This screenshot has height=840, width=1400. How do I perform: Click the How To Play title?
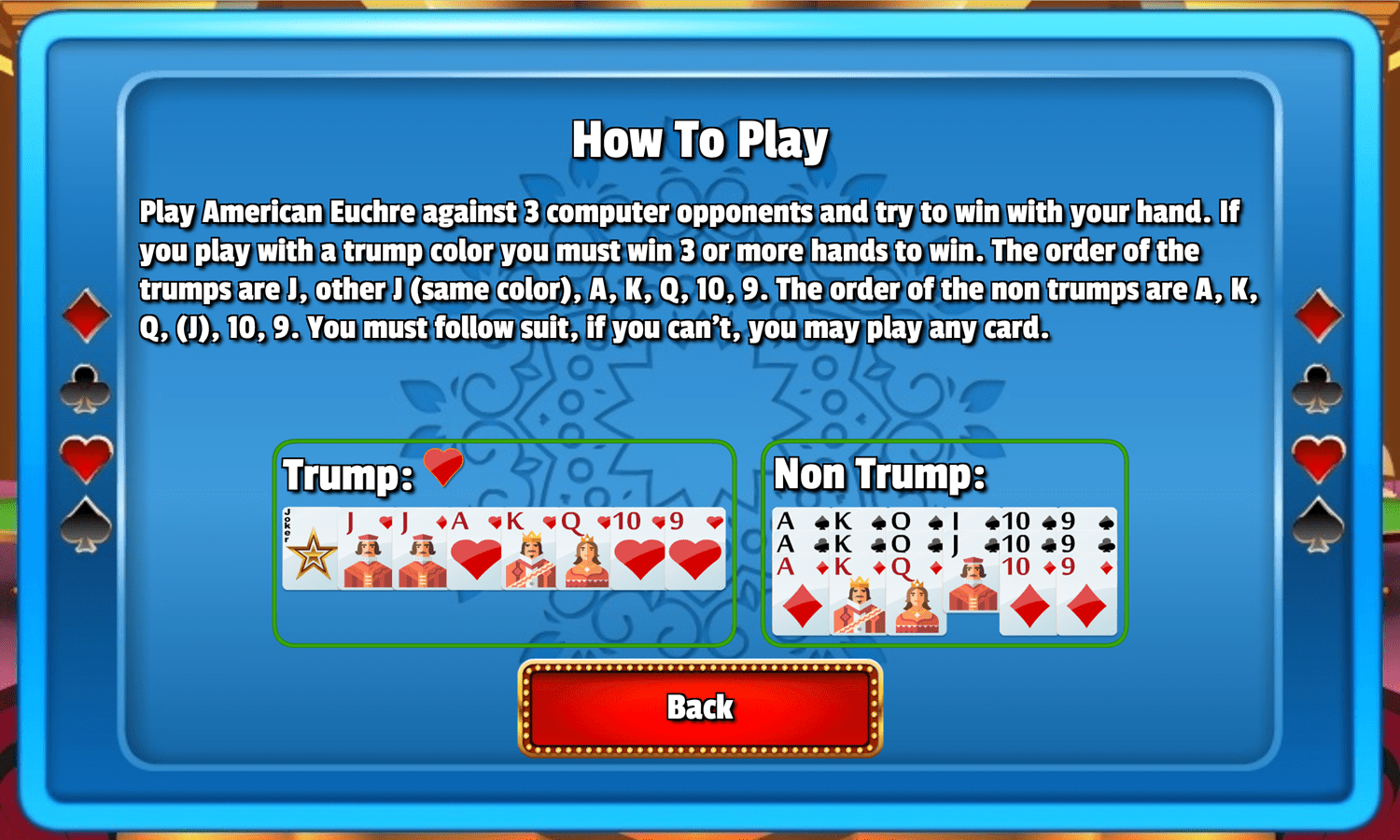(x=701, y=138)
